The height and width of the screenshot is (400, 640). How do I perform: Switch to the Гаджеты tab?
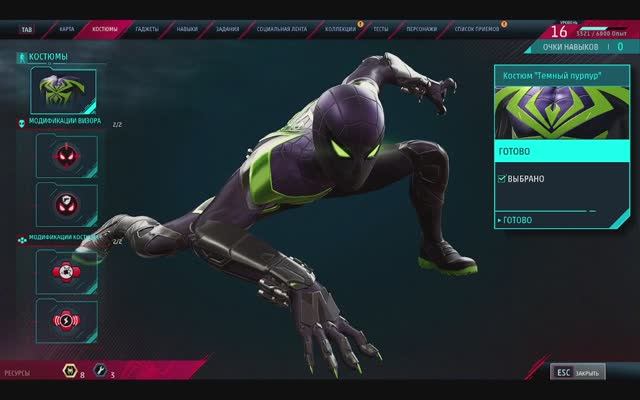tap(148, 29)
